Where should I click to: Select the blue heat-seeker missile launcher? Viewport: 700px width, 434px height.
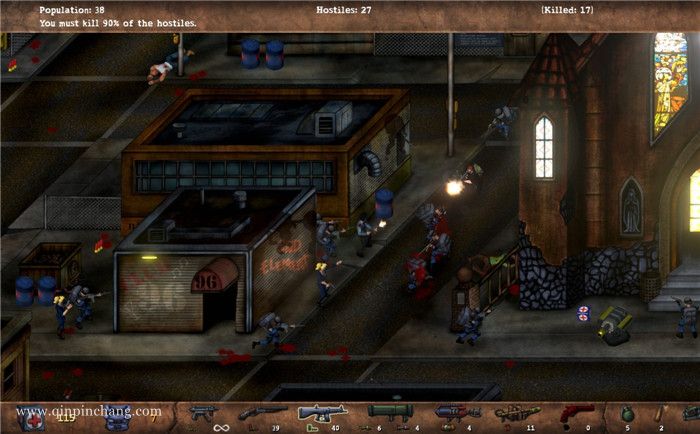tap(455, 411)
